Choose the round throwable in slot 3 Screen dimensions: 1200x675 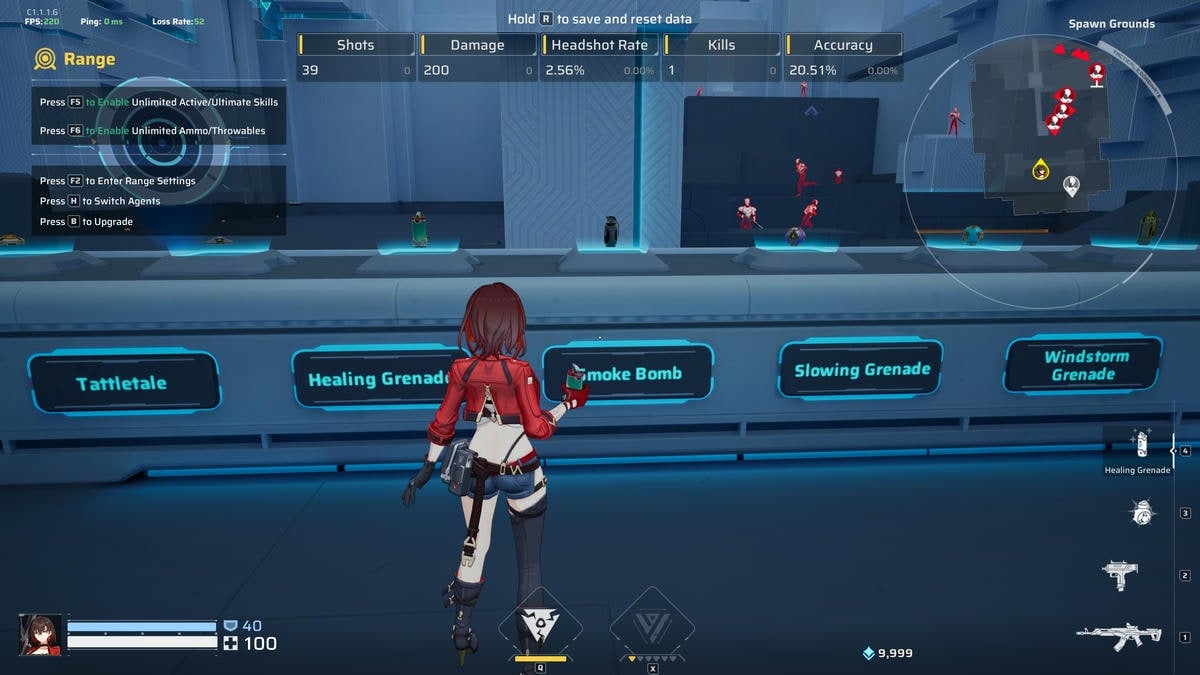[1140, 513]
